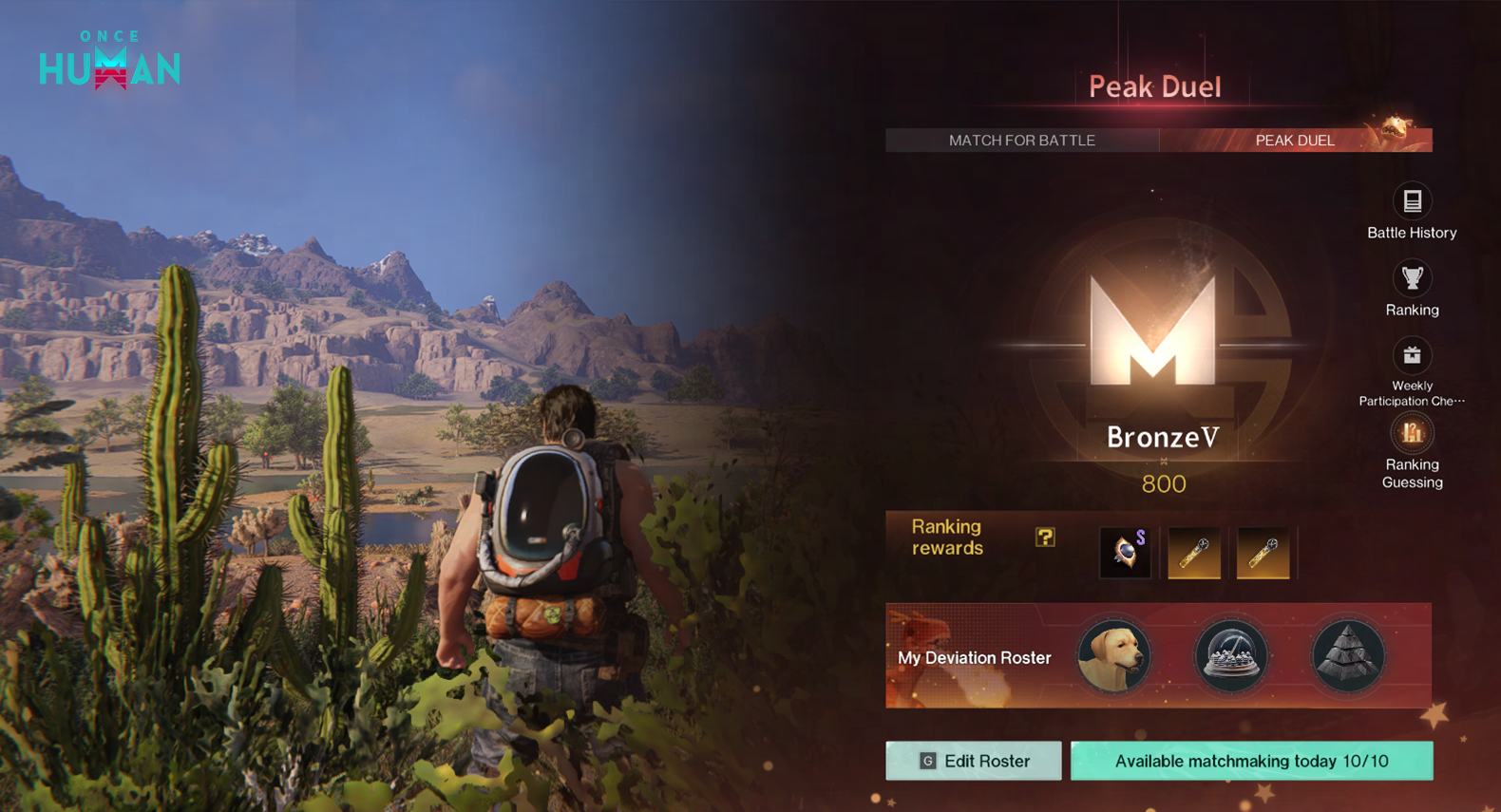The width and height of the screenshot is (1501, 812).
Task: Select the pyramid deviation in roster
Action: (x=1348, y=656)
